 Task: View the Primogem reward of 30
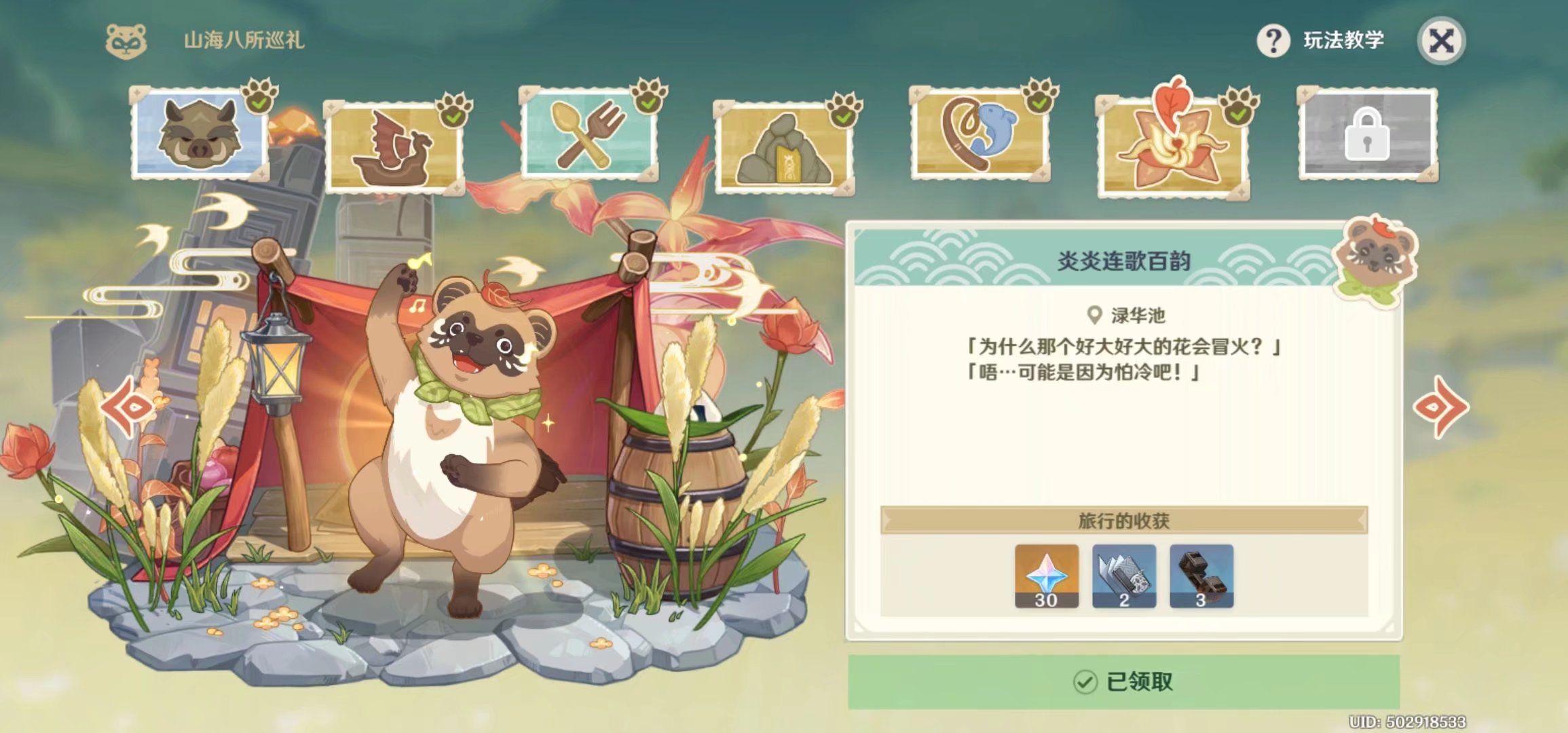(1046, 576)
